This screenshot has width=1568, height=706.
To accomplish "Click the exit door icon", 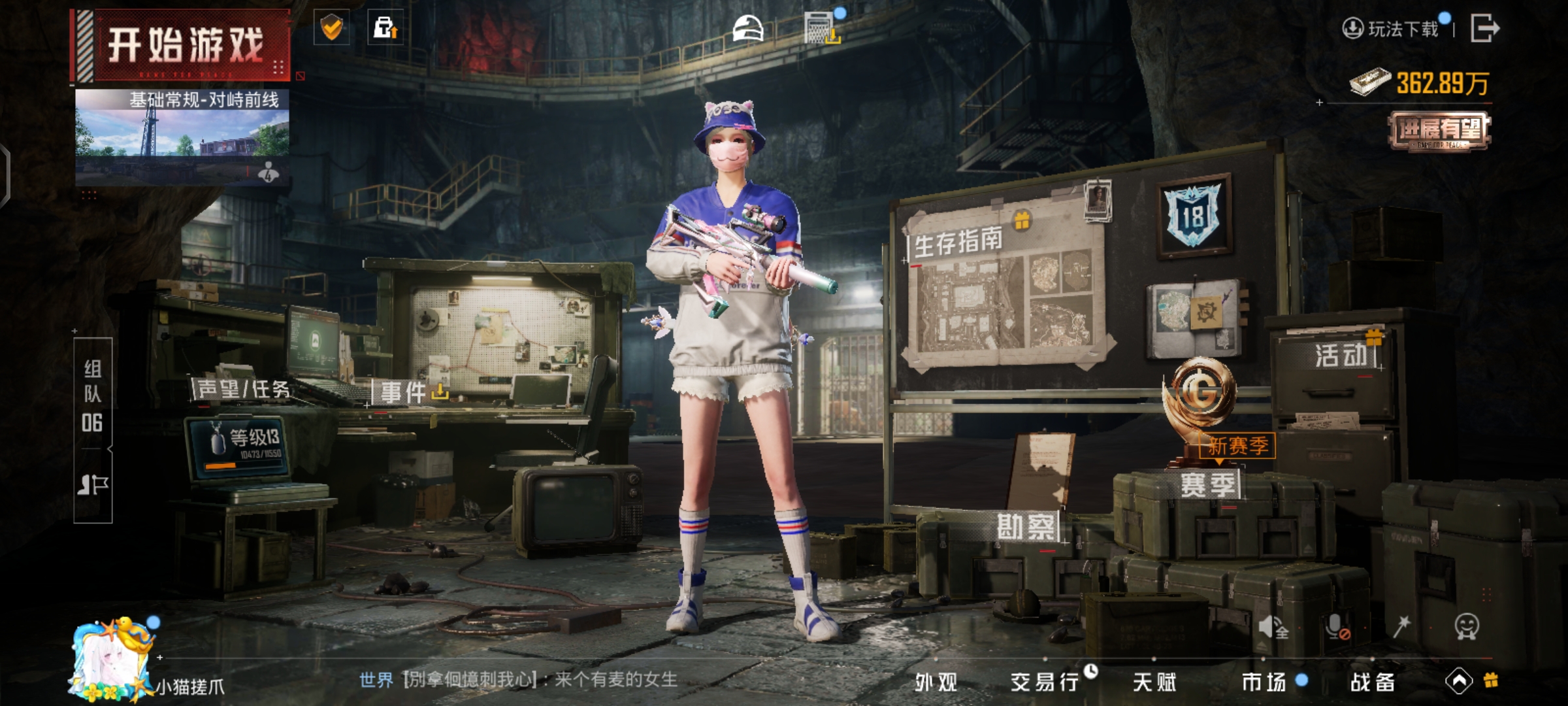I will point(1484,28).
